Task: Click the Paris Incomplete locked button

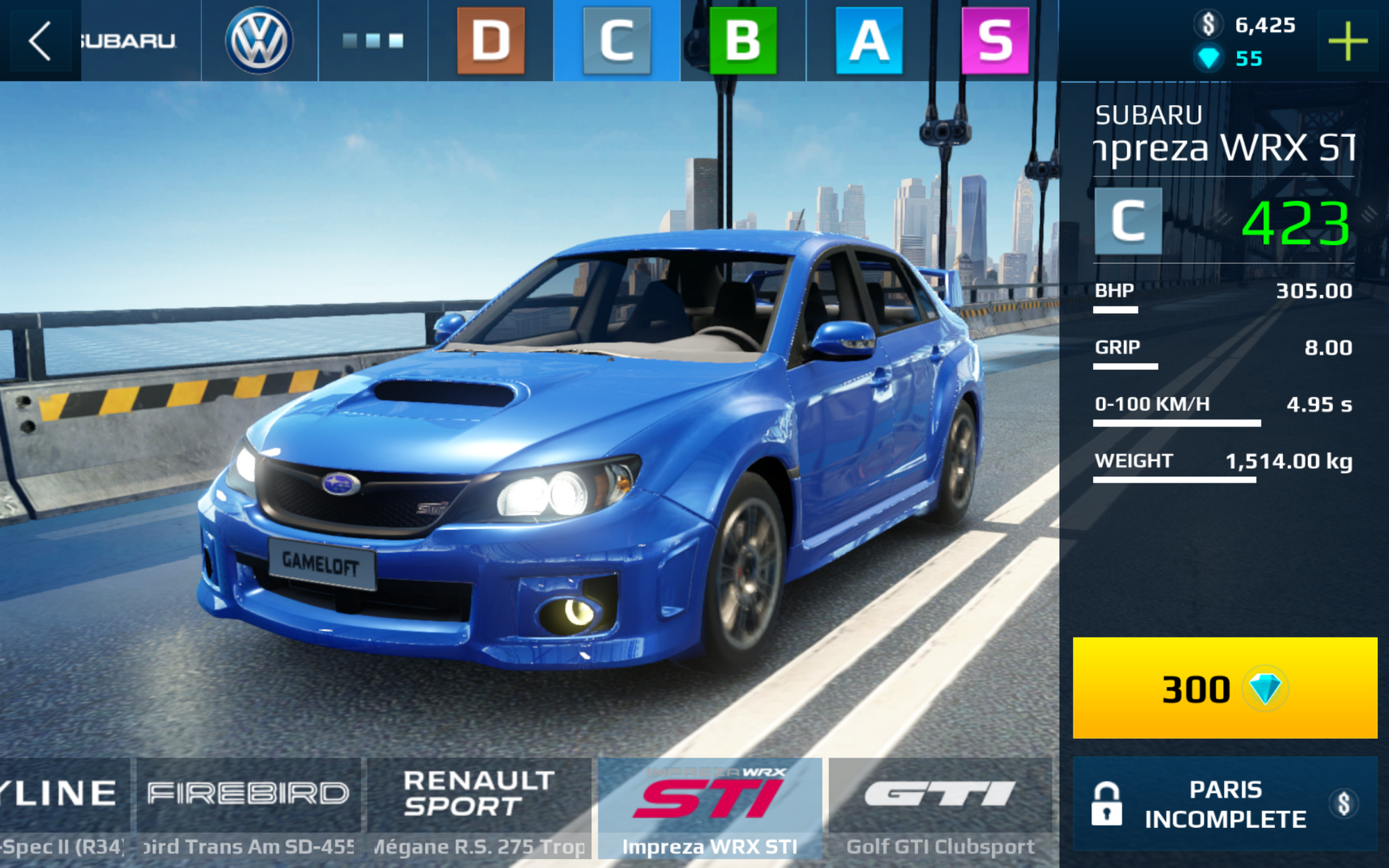Action: point(1224,804)
